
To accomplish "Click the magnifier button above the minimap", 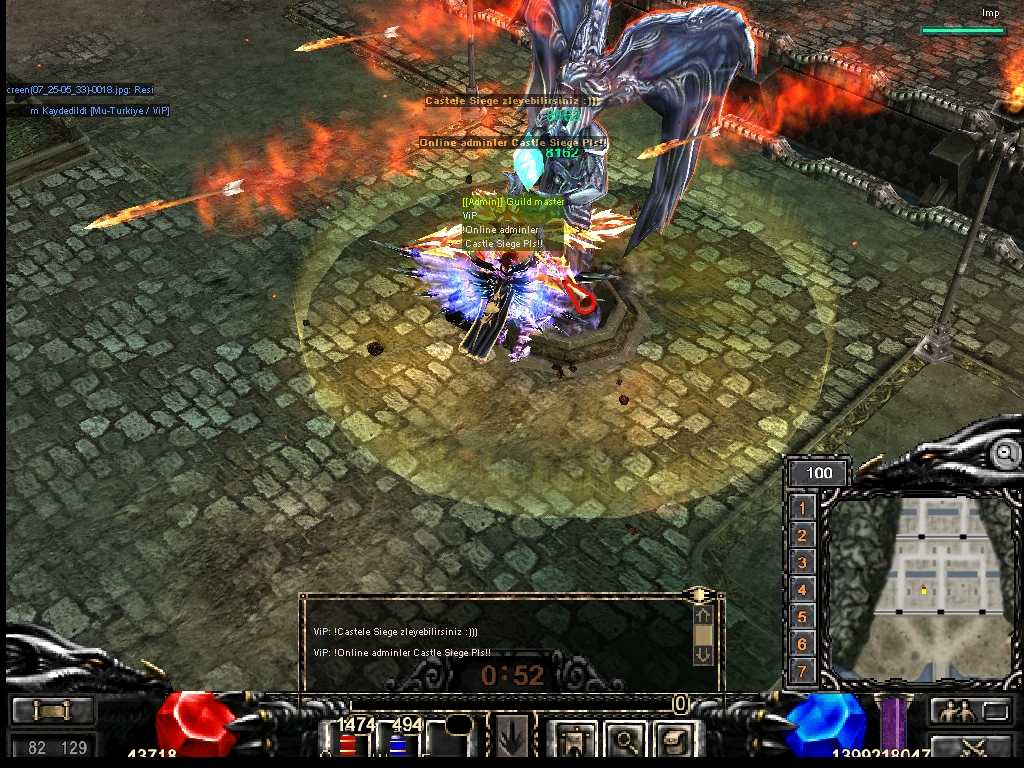I will pyautogui.click(x=1004, y=453).
